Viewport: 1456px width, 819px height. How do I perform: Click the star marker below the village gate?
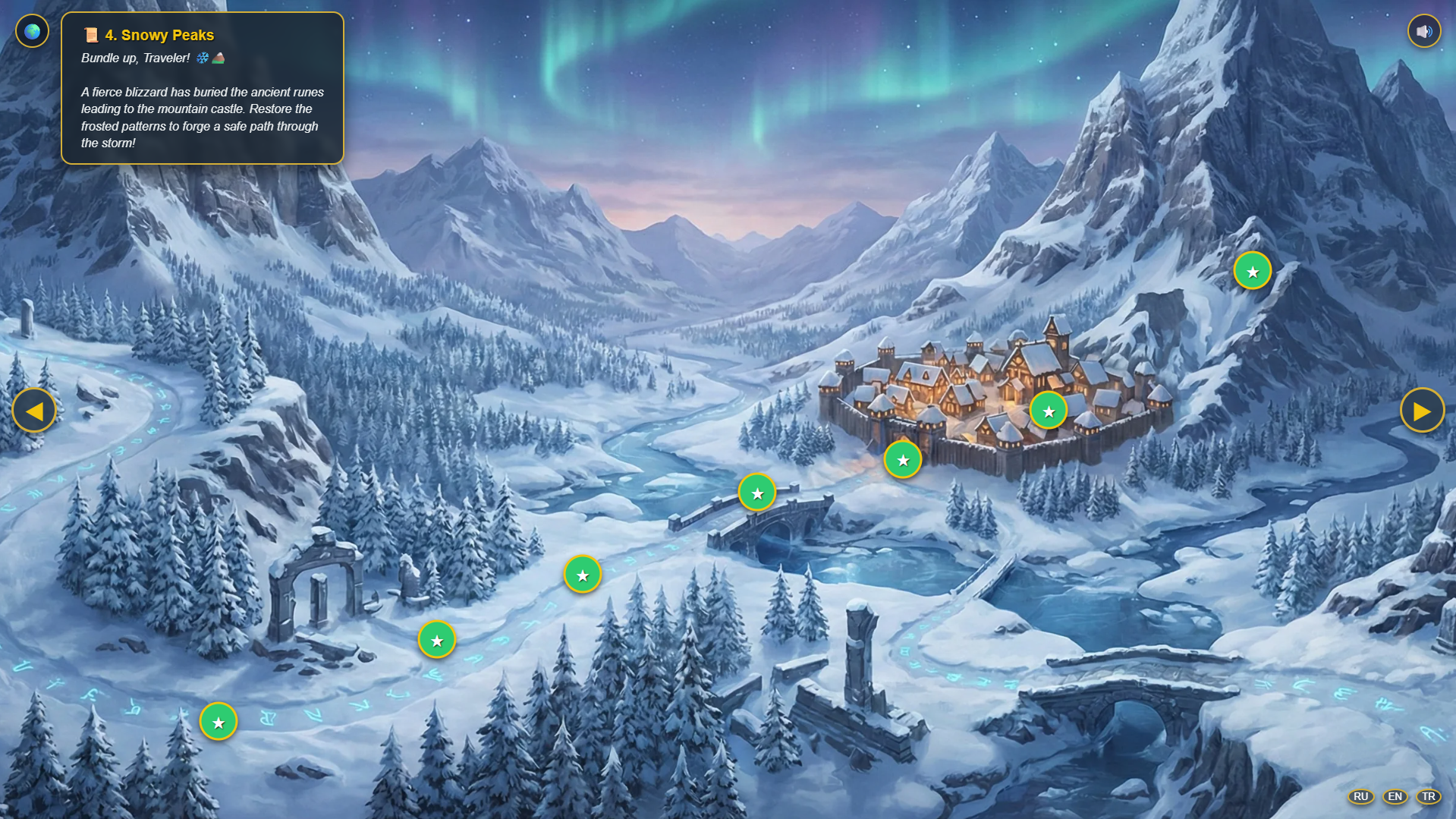point(902,459)
